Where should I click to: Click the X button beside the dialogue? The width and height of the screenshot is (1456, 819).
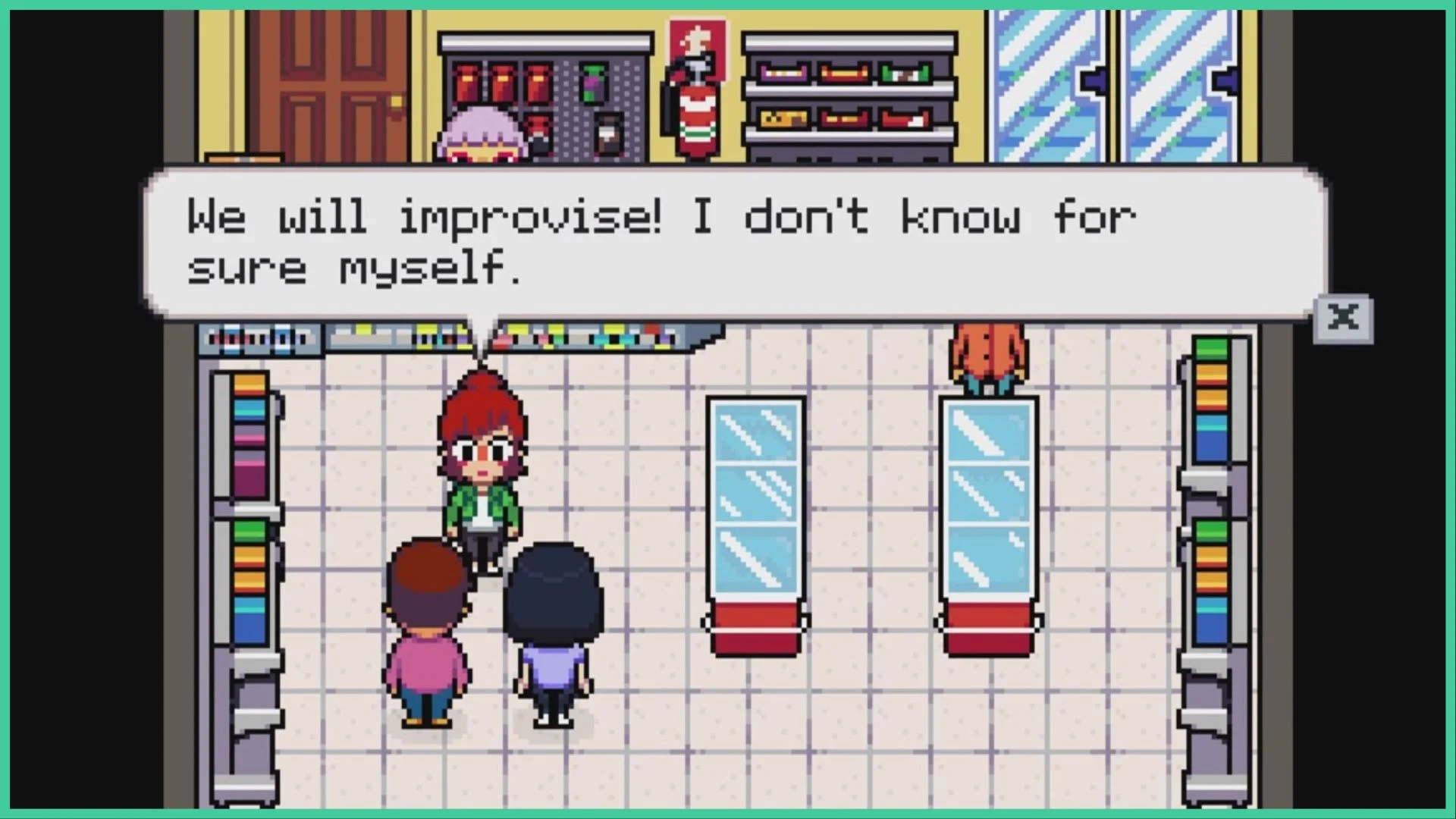1345,318
